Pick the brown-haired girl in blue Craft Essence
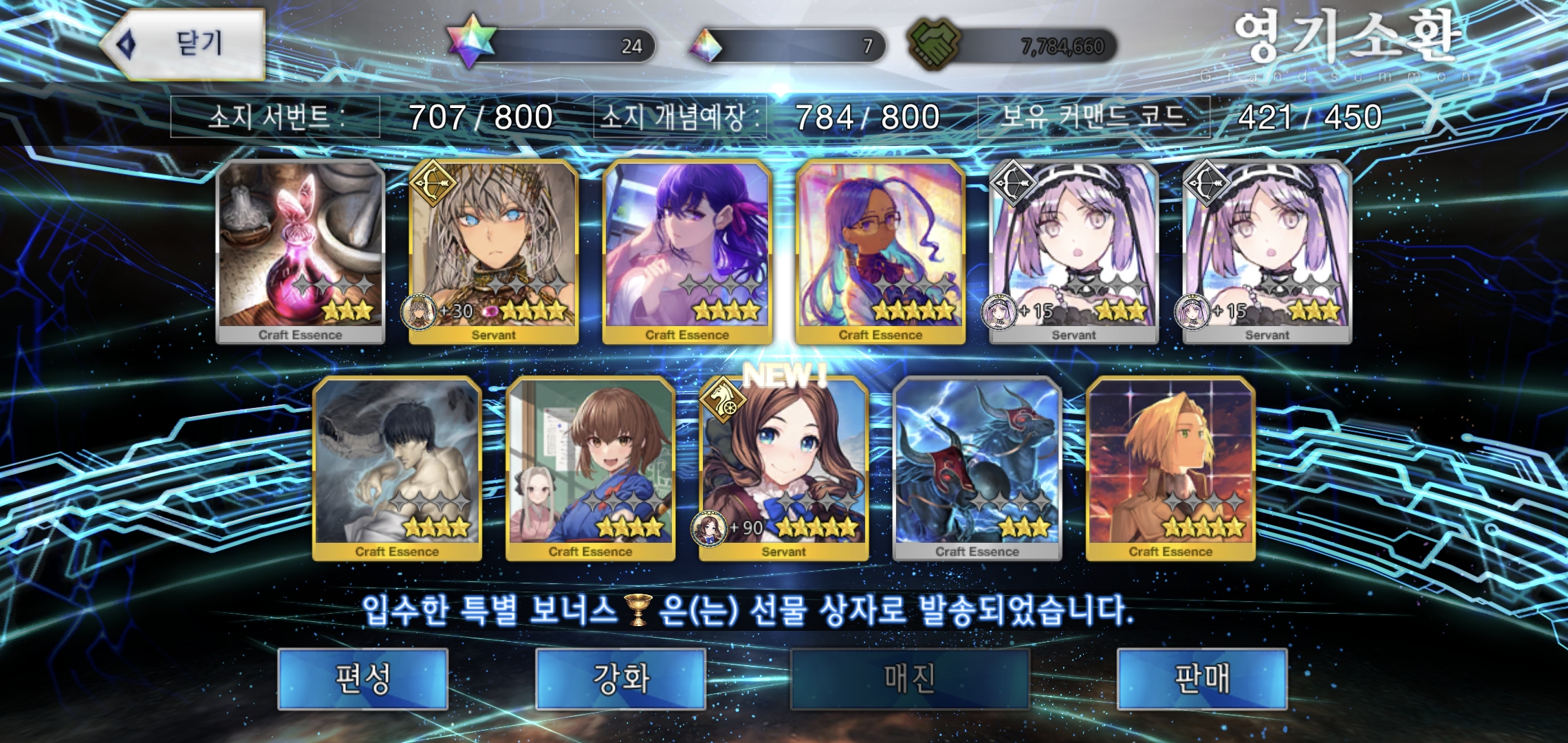Image resolution: width=1568 pixels, height=743 pixels. 590,468
